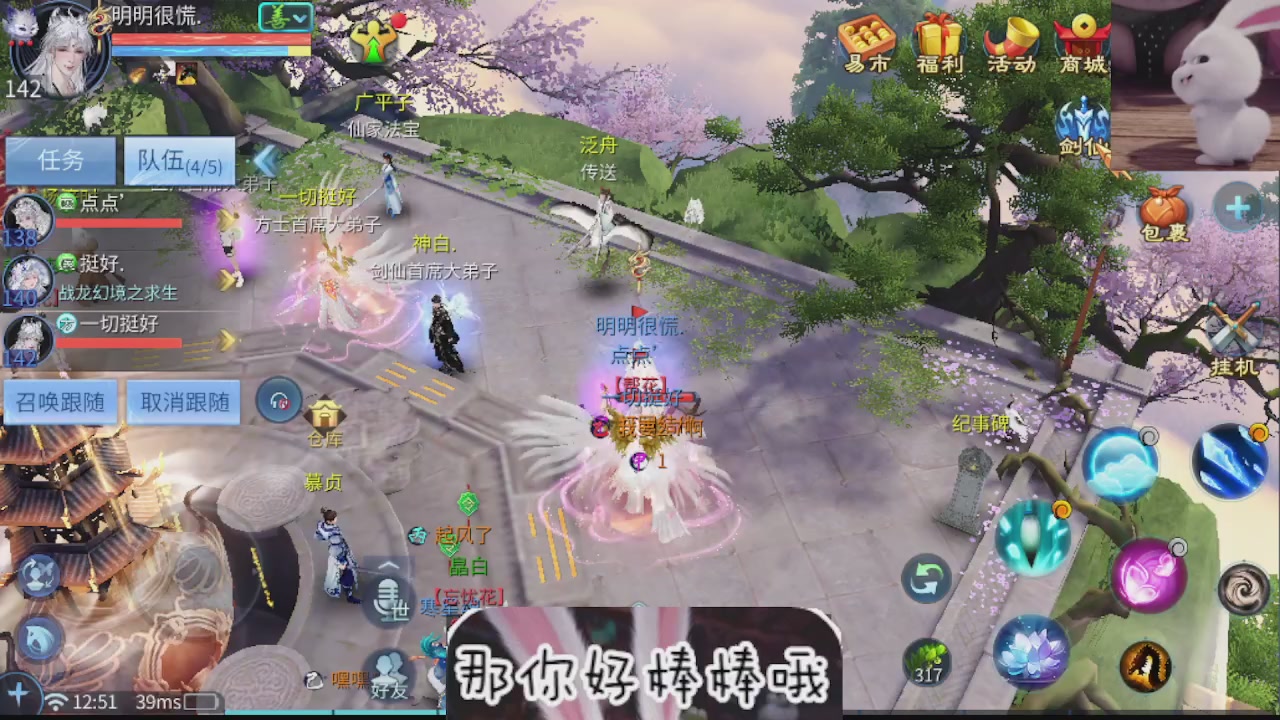Image resolution: width=1280 pixels, height=720 pixels.
Task: Switch to the 队伍(4/5) tab
Action: pyautogui.click(x=178, y=161)
